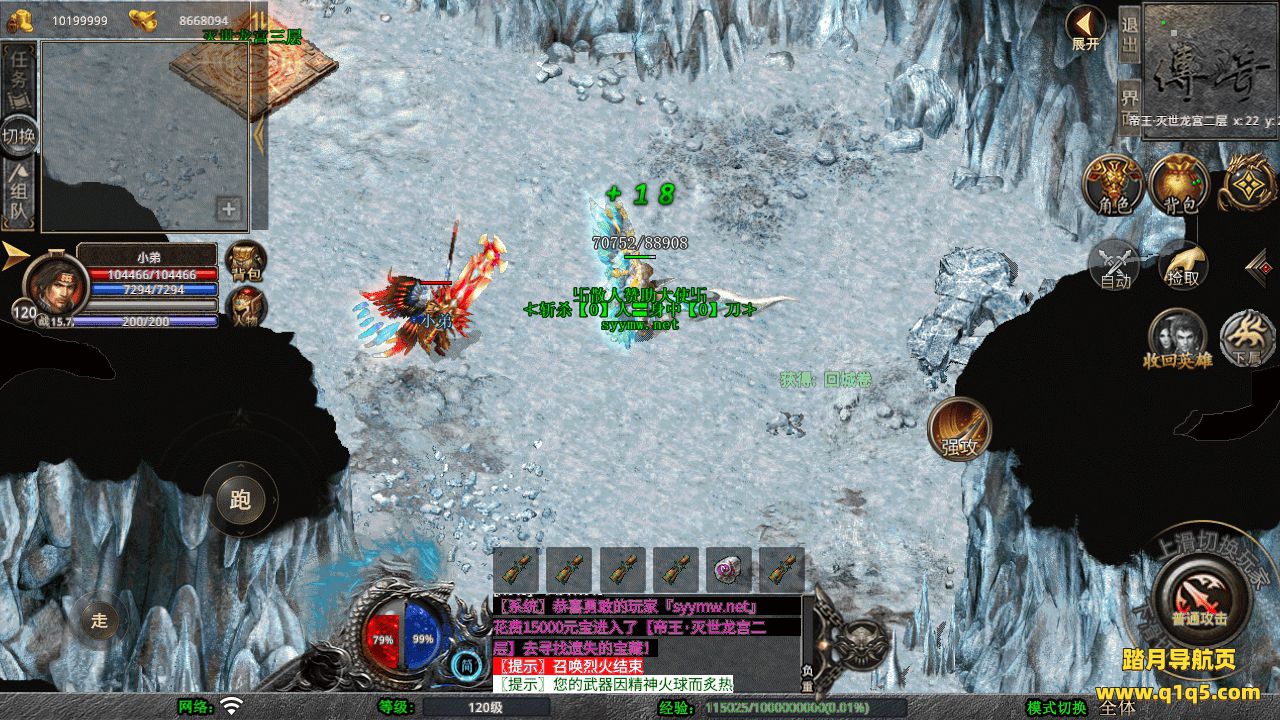1280x720 pixels.
Task: Recall the hero with 收回英雄
Action: tap(1178, 337)
